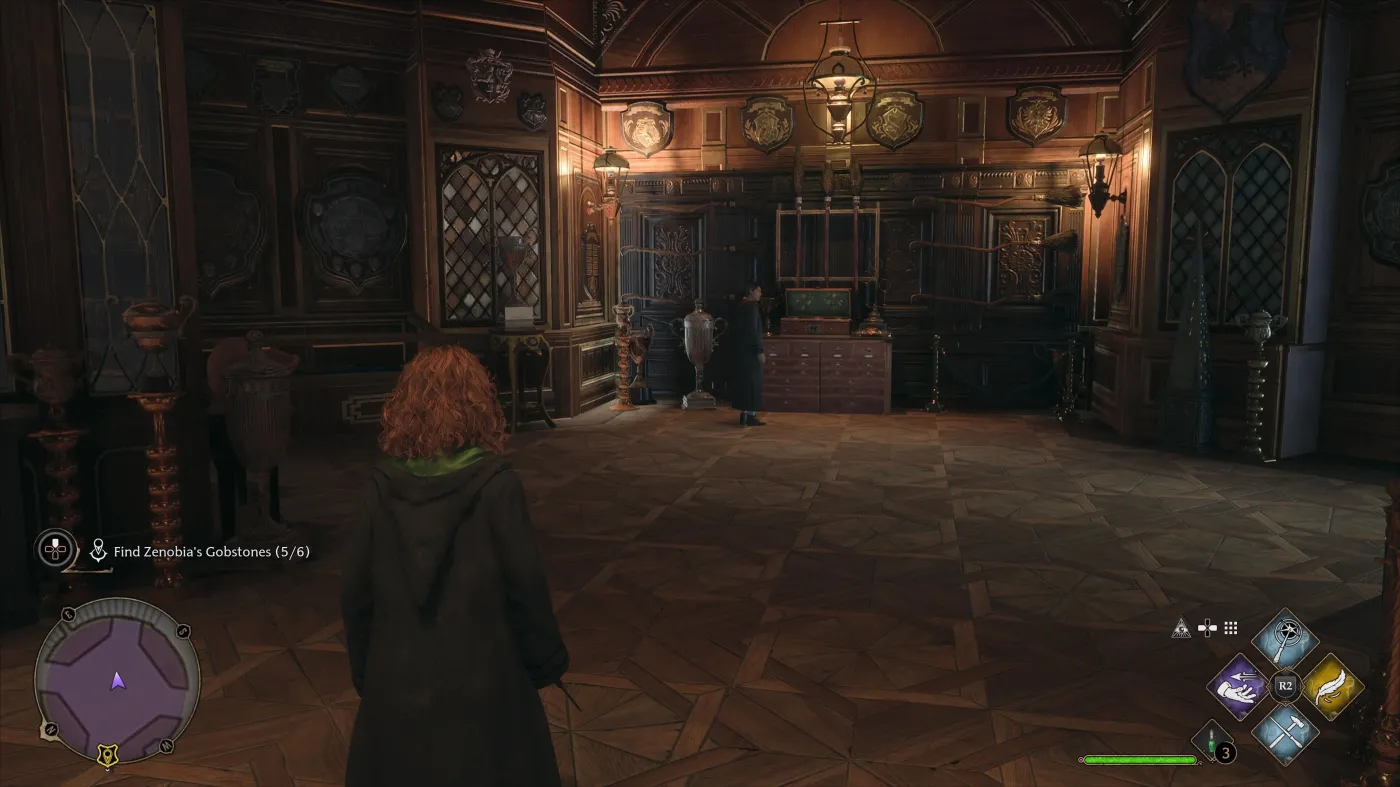Click the dotted grid icon beside the D-pad symbol

(x=1230, y=627)
